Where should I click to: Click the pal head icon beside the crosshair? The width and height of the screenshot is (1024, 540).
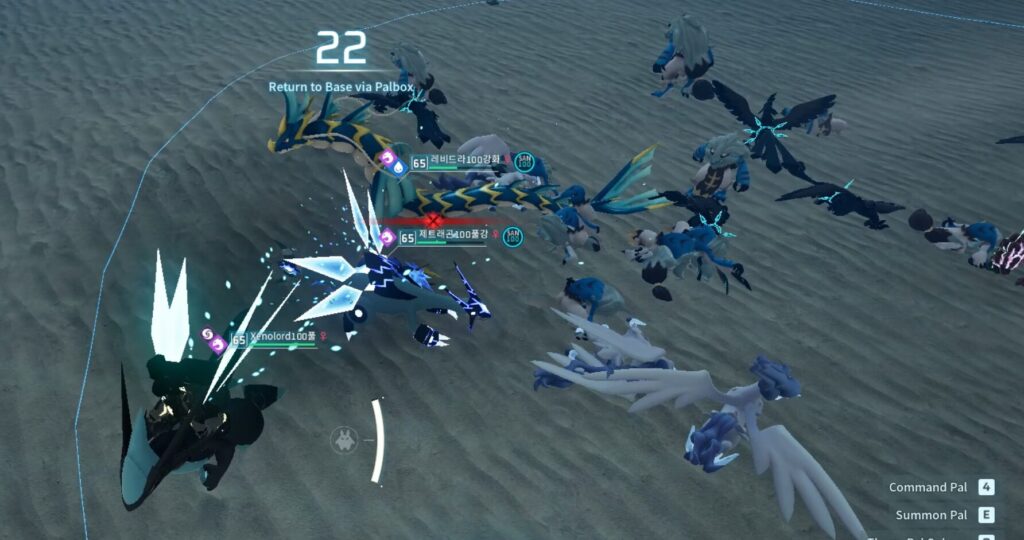click(344, 438)
